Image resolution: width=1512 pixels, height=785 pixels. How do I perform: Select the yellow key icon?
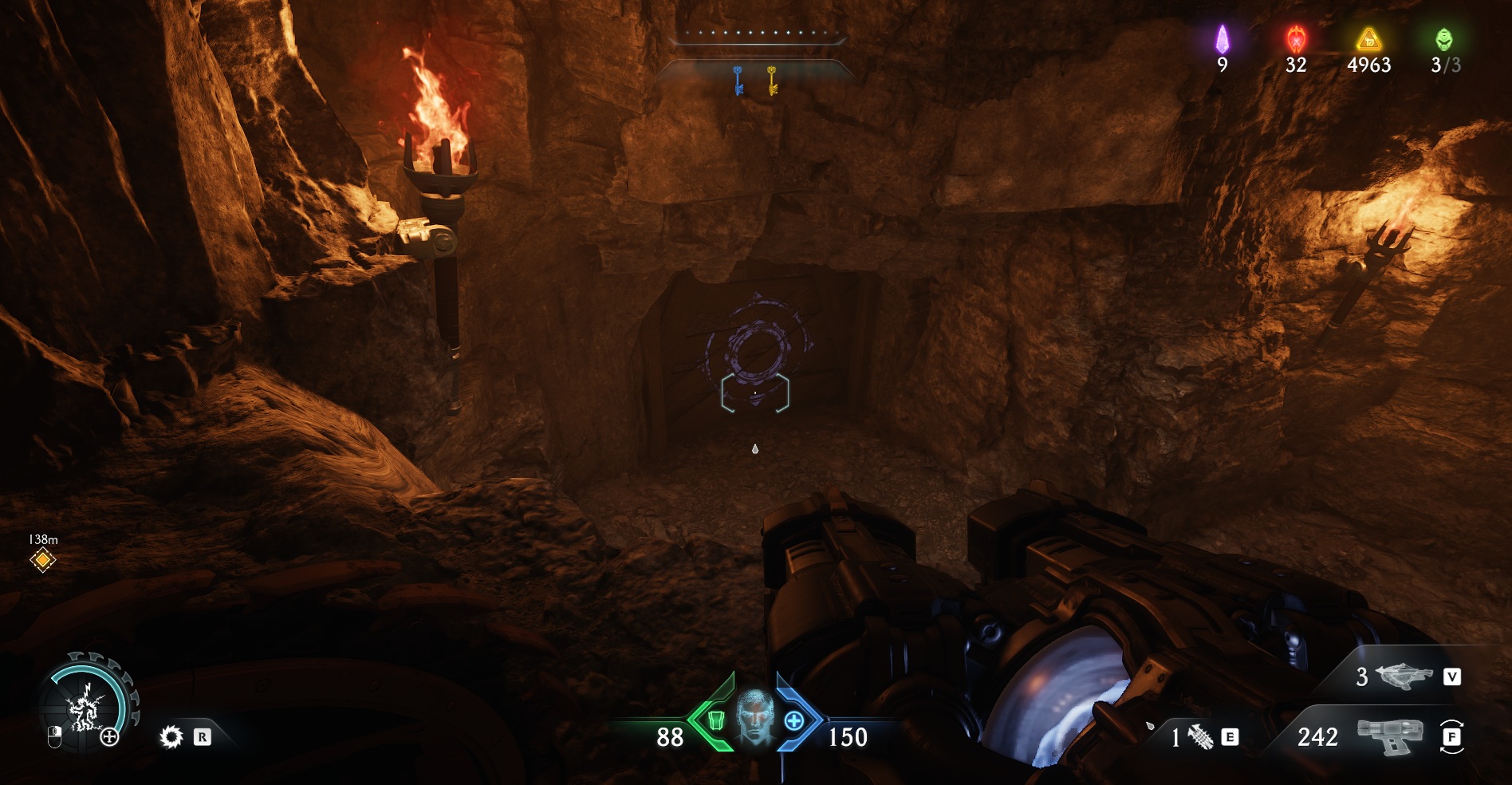[x=772, y=80]
